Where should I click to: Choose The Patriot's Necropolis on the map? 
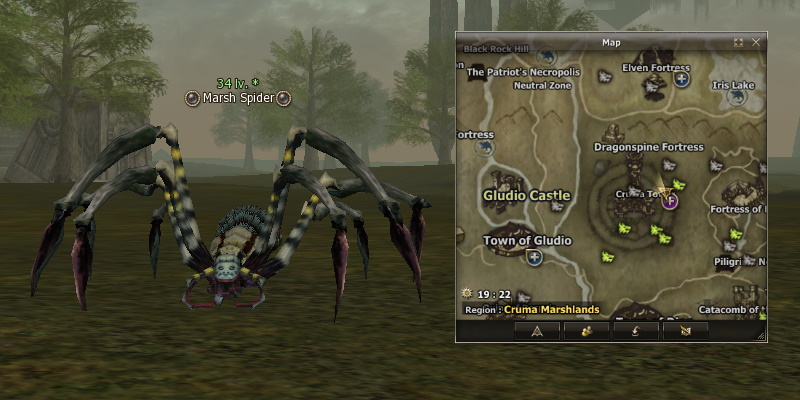pyautogui.click(x=523, y=72)
